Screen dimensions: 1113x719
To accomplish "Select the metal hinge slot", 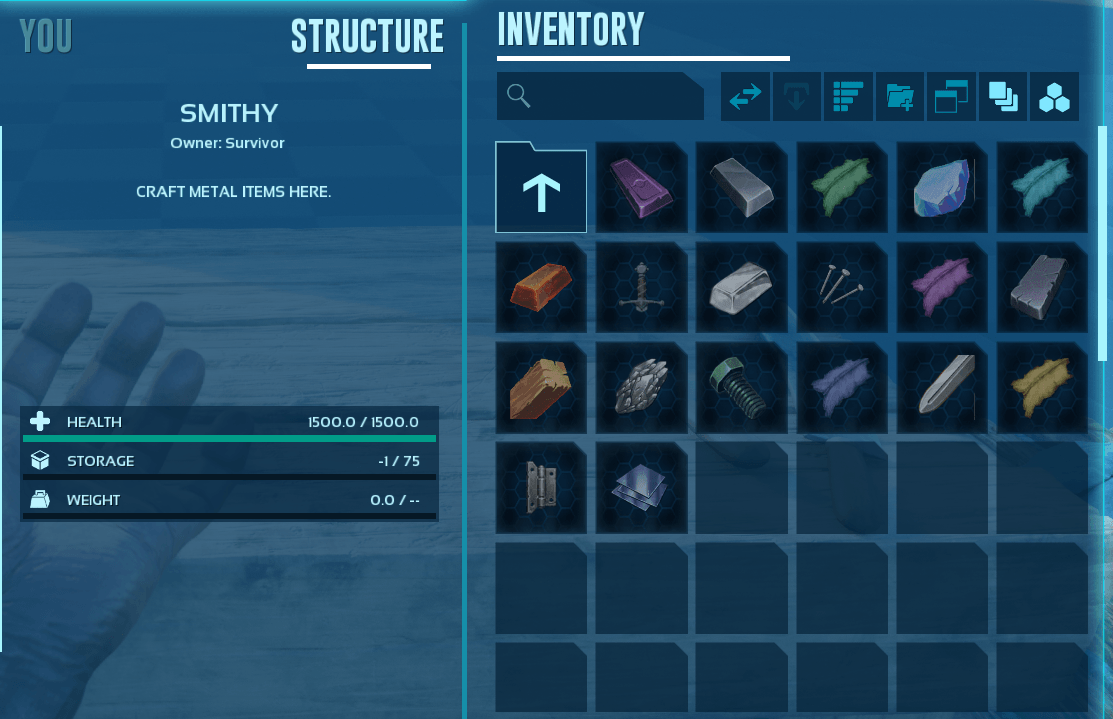I will [541, 488].
